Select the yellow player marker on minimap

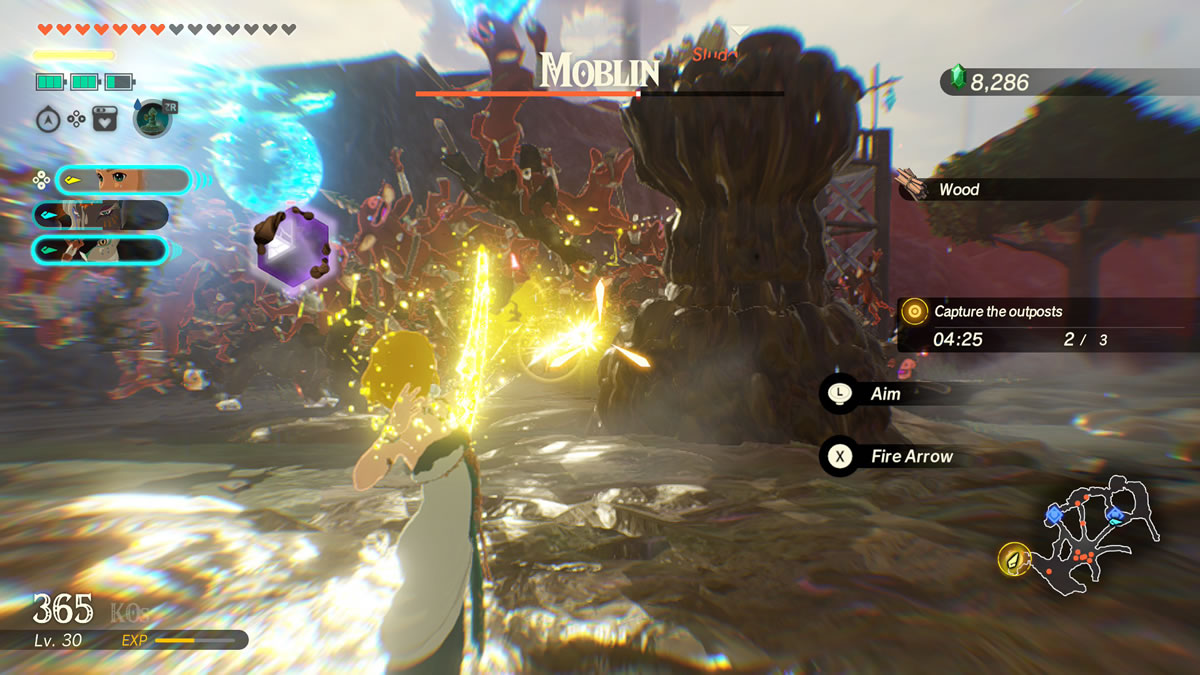click(1014, 559)
